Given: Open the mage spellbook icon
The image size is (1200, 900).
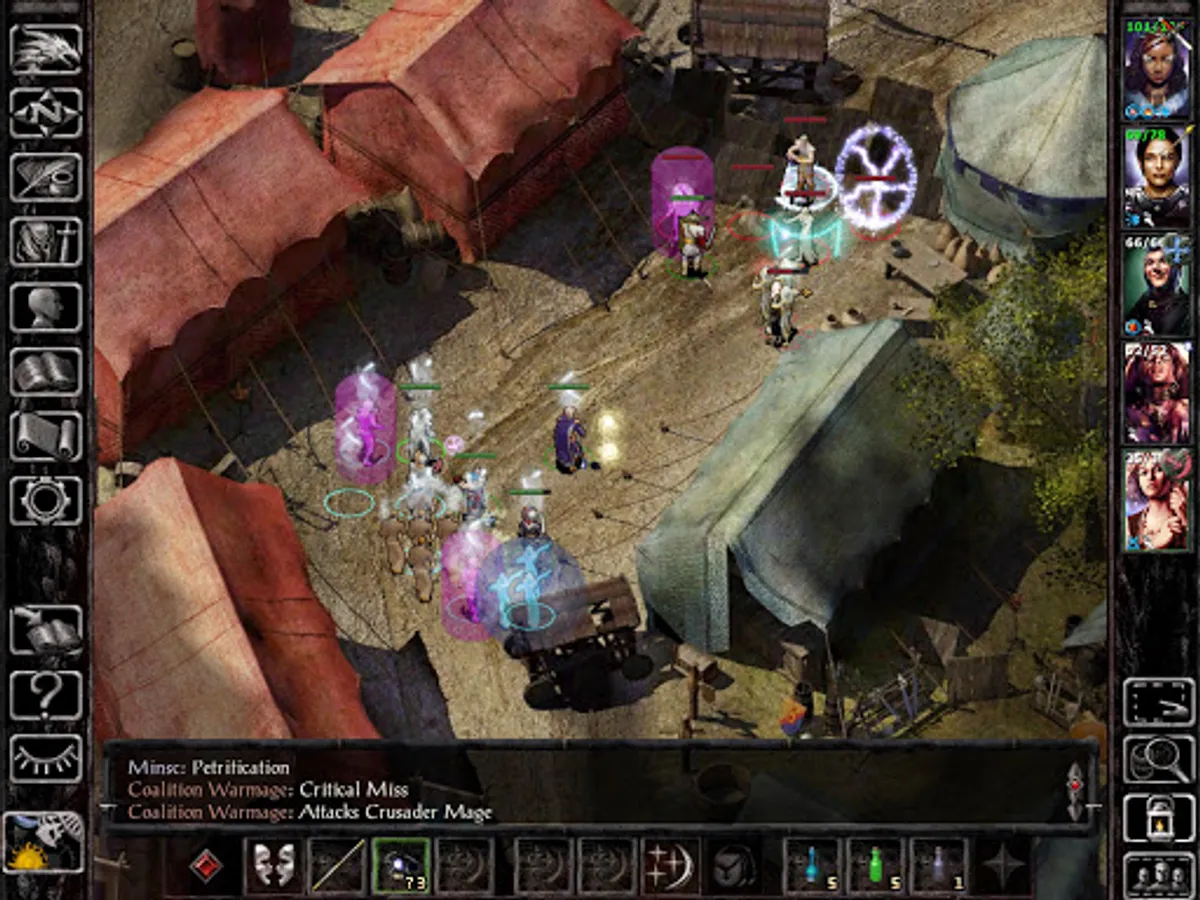Looking at the screenshot, I should click(x=46, y=371).
